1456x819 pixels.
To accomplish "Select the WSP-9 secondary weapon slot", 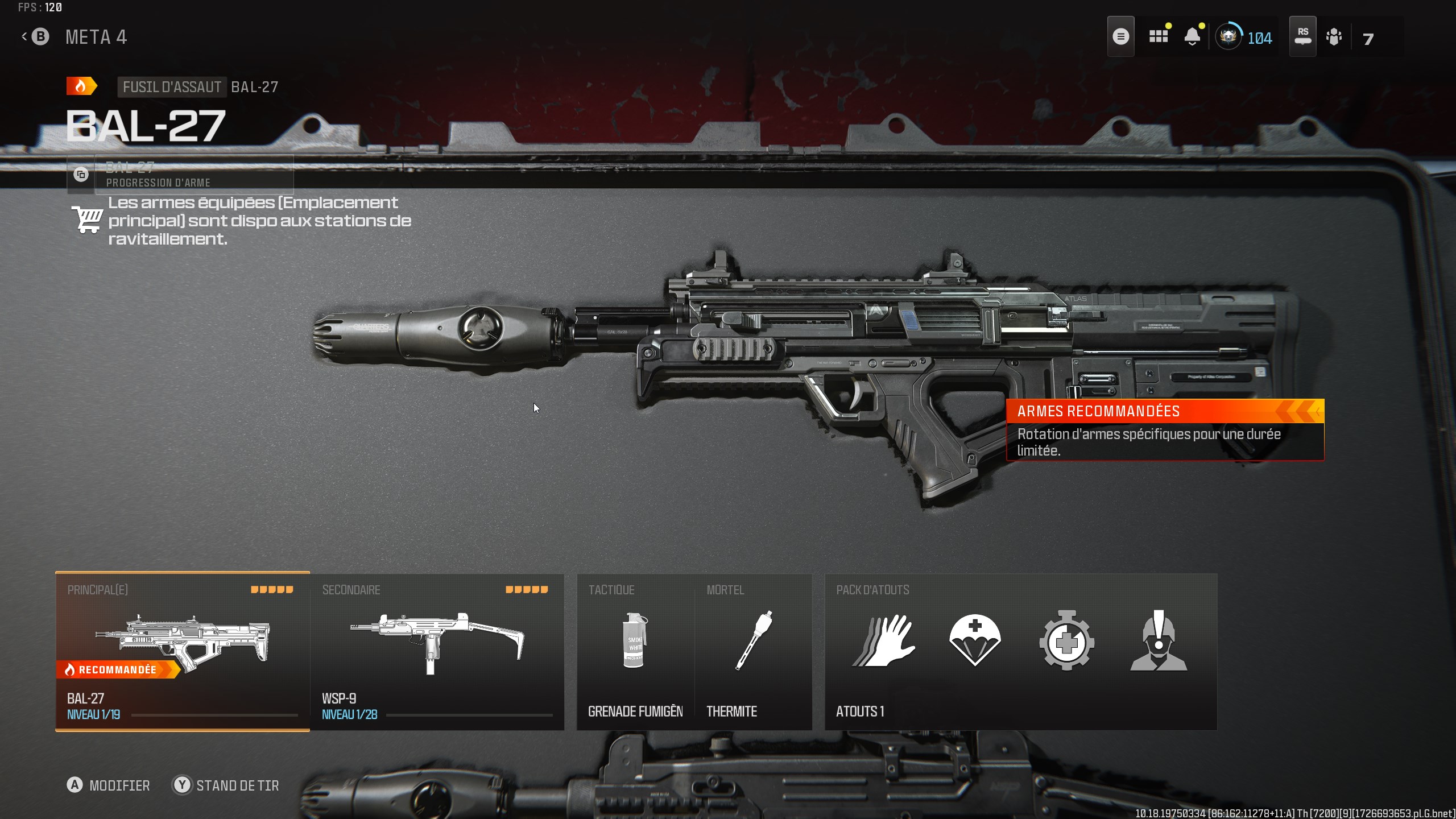I will click(437, 651).
